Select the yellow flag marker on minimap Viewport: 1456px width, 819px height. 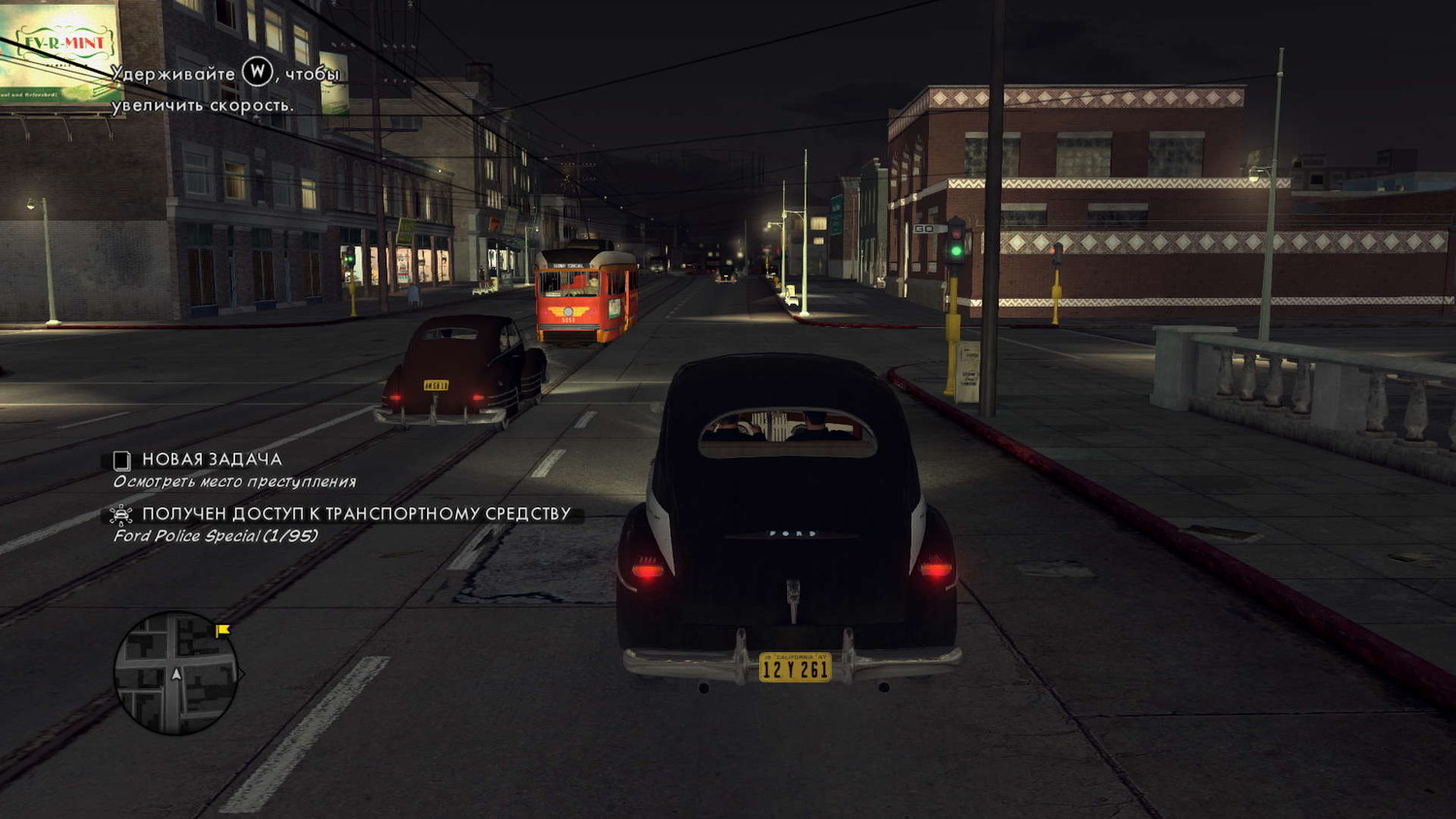(222, 631)
